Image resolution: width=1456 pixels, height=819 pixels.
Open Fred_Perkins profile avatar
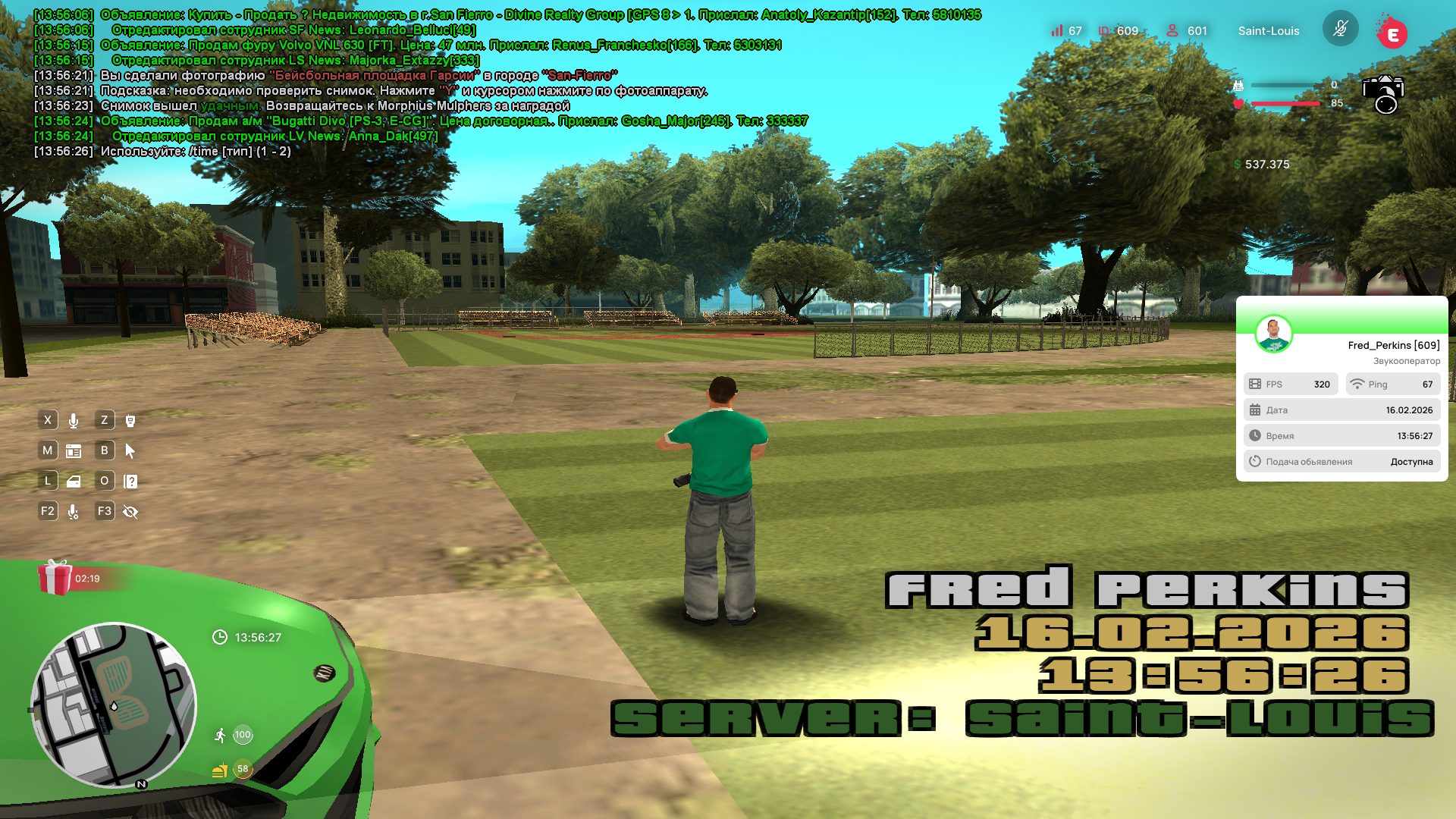click(x=1273, y=334)
